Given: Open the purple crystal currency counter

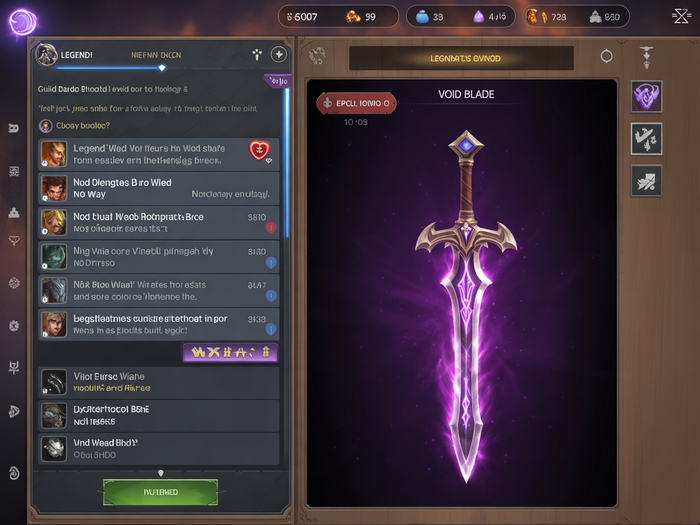Looking at the screenshot, I should point(490,16).
